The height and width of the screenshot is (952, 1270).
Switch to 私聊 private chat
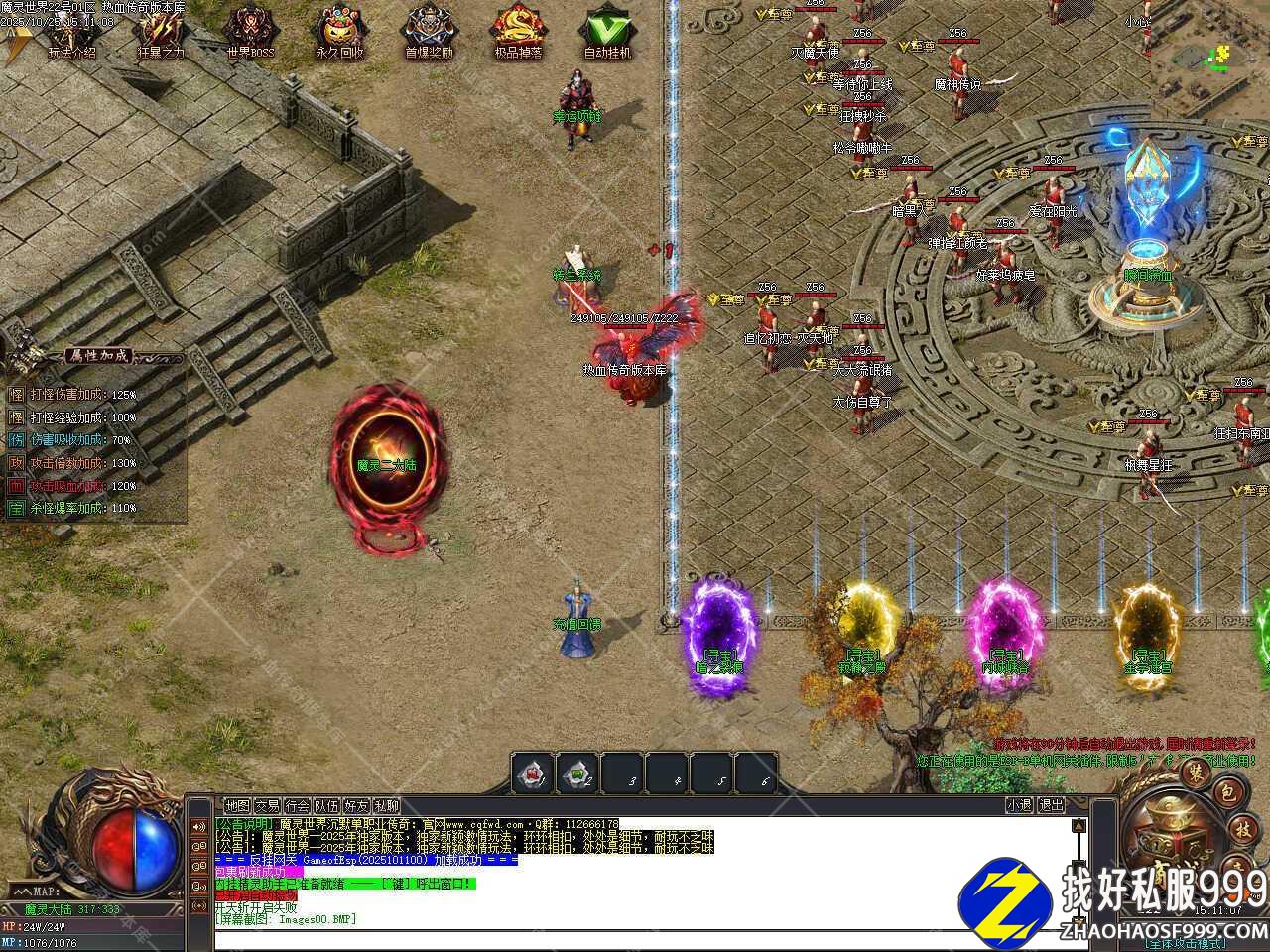386,806
